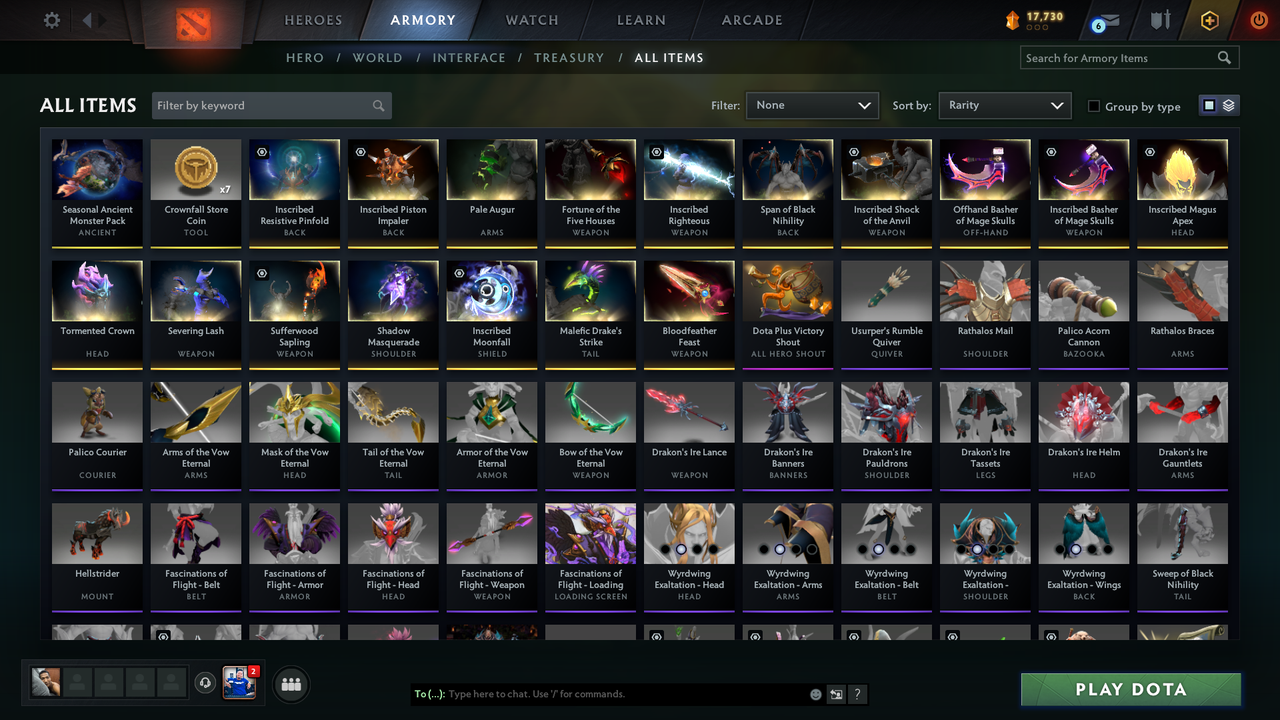Toggle the single-item grid view
This screenshot has height=720, width=1280.
tap(1209, 105)
